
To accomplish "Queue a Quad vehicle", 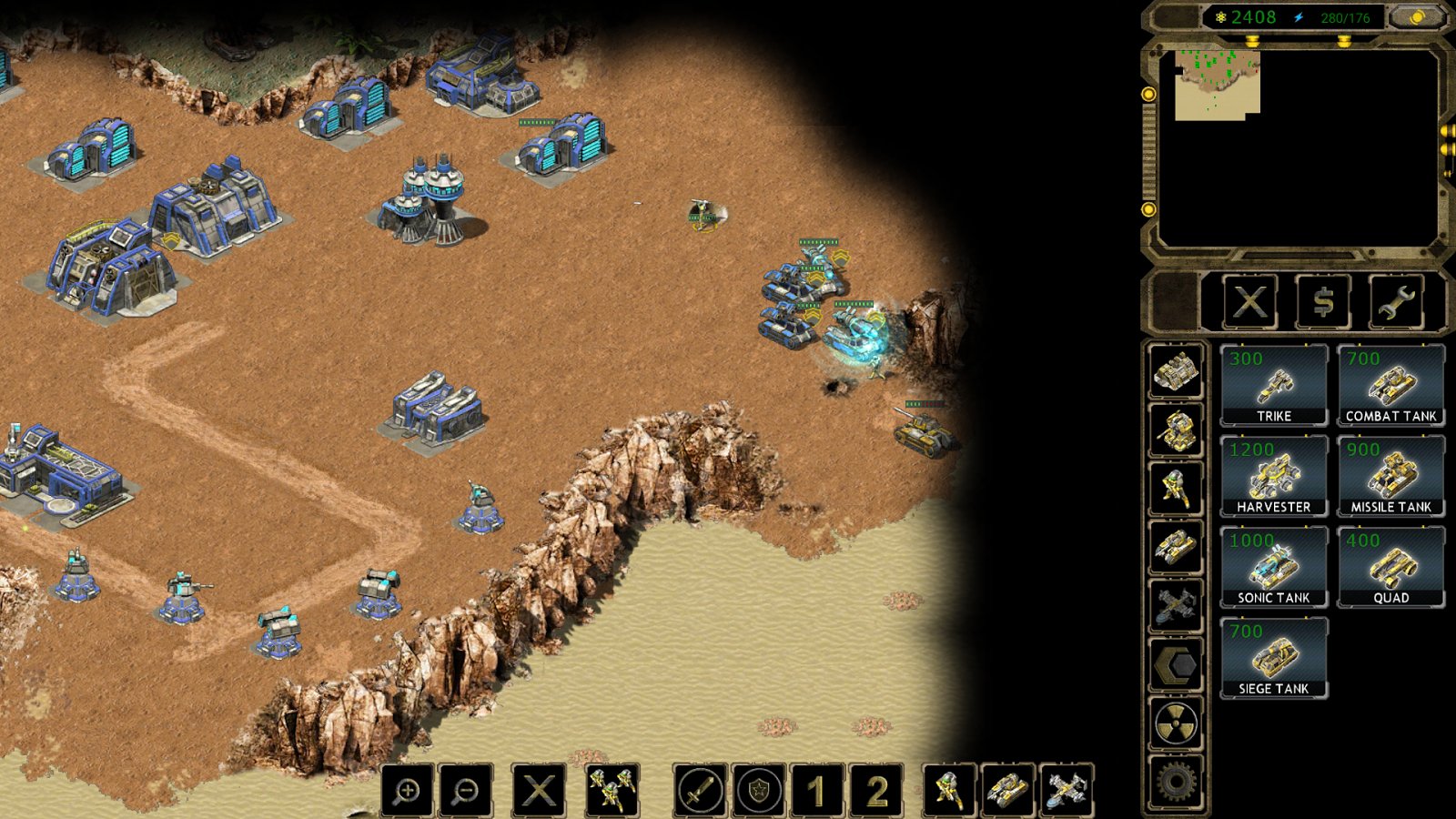I will [1390, 568].
